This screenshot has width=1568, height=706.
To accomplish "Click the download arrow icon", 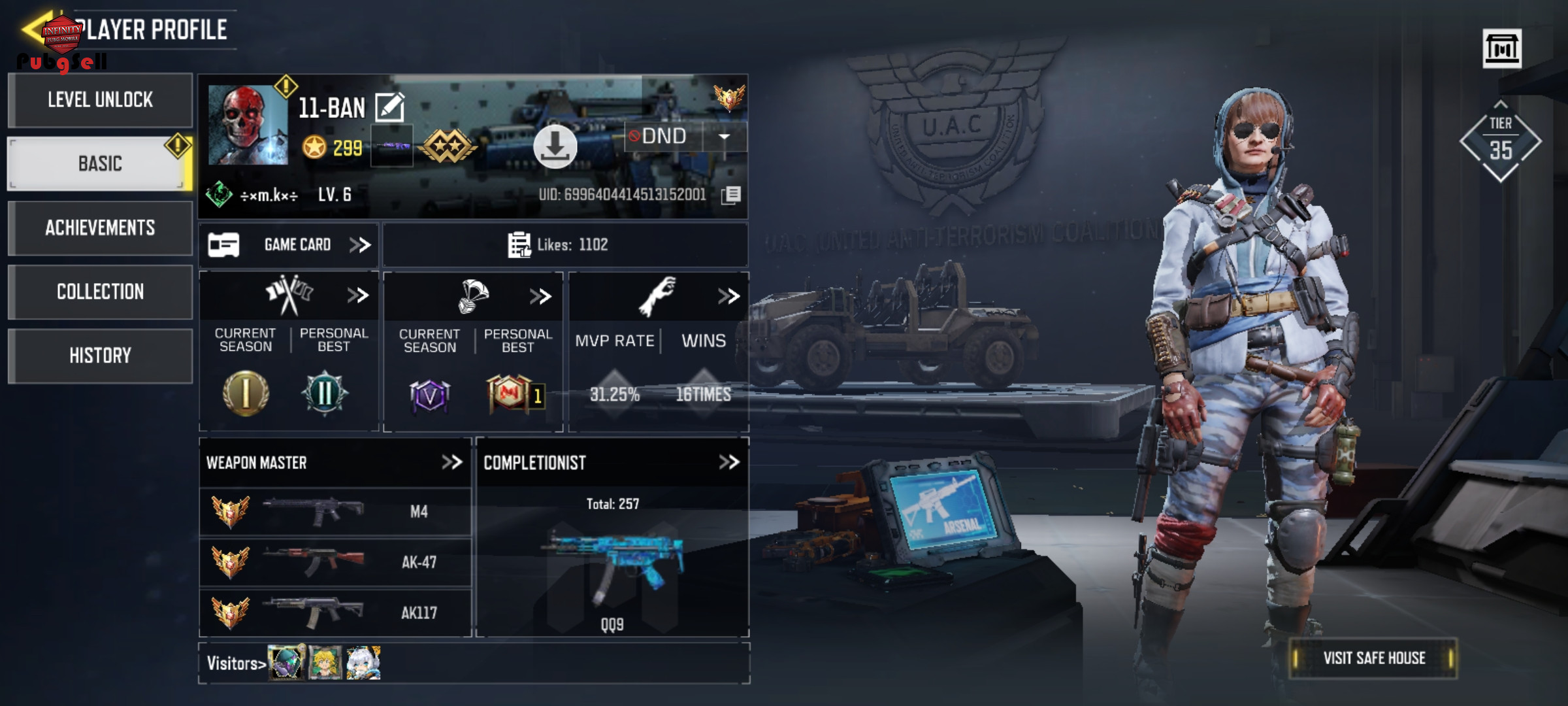I will point(555,146).
